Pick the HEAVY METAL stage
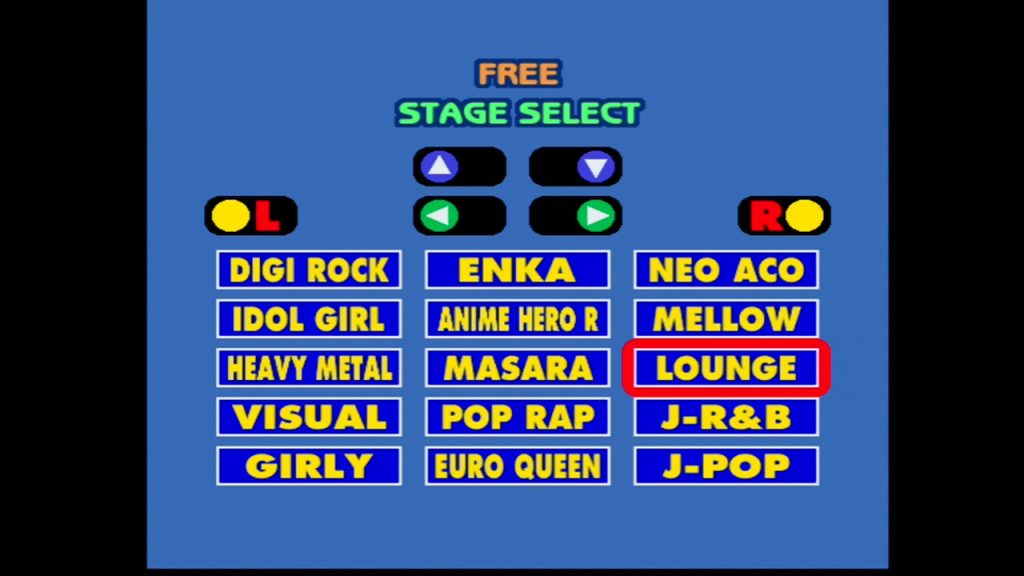The image size is (1024, 576). coord(309,368)
